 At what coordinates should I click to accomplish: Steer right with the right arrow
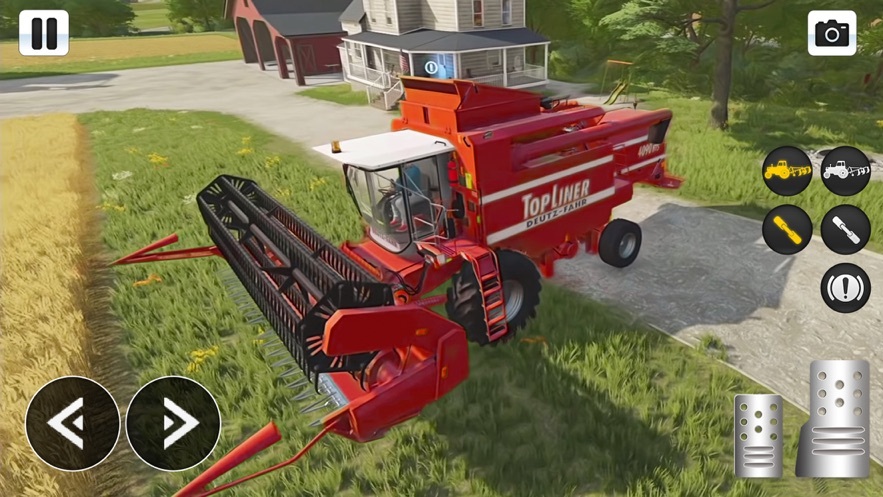[x=173, y=424]
